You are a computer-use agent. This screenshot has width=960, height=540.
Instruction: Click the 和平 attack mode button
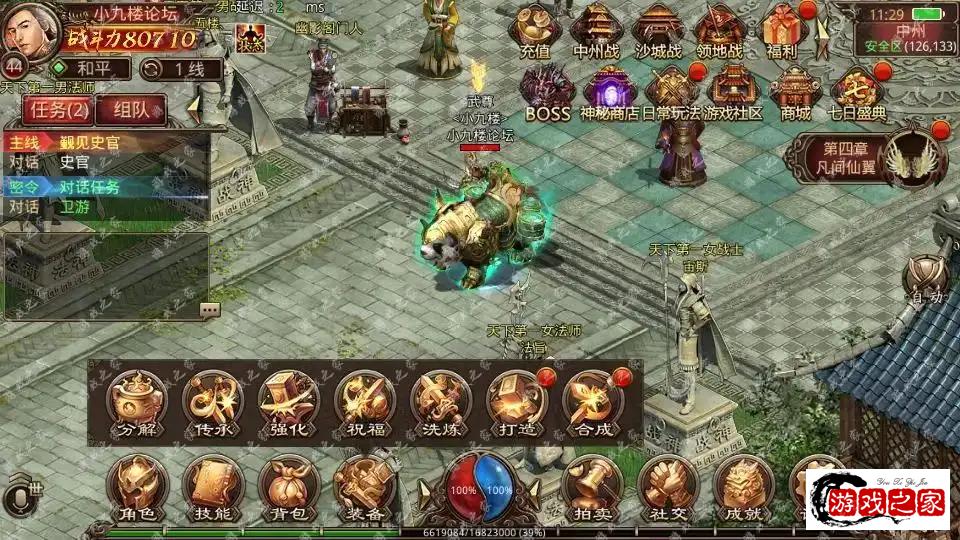tap(91, 69)
